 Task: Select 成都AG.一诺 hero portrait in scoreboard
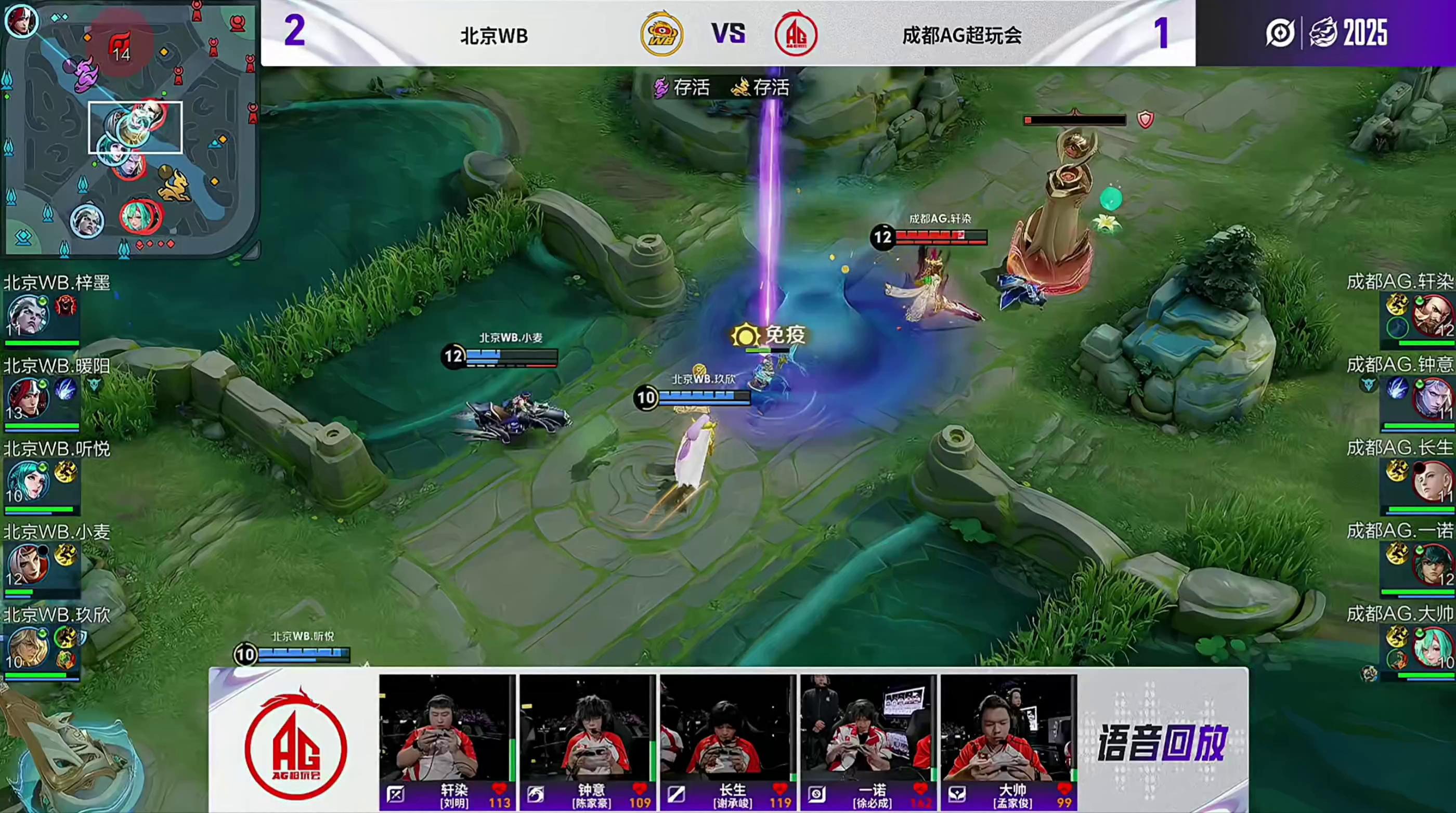[x=1431, y=565]
